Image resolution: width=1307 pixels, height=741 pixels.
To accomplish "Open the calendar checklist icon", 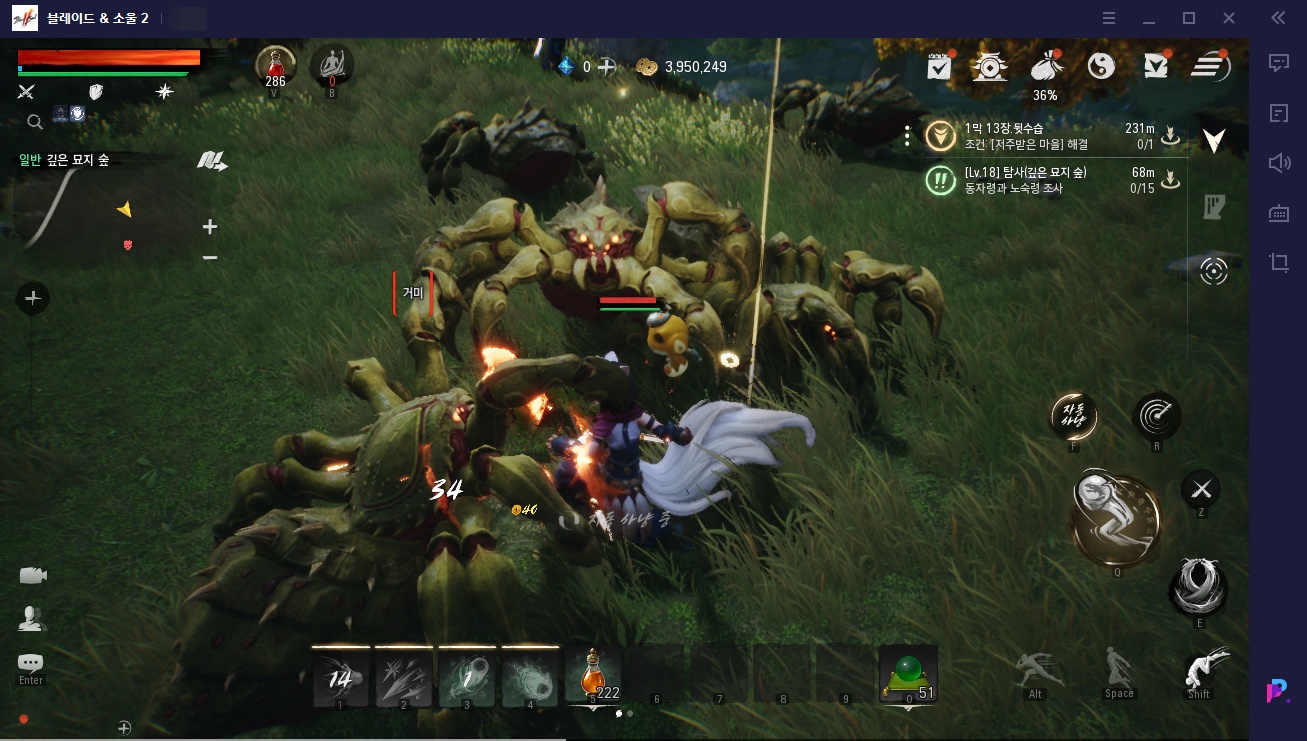I will pos(939,67).
